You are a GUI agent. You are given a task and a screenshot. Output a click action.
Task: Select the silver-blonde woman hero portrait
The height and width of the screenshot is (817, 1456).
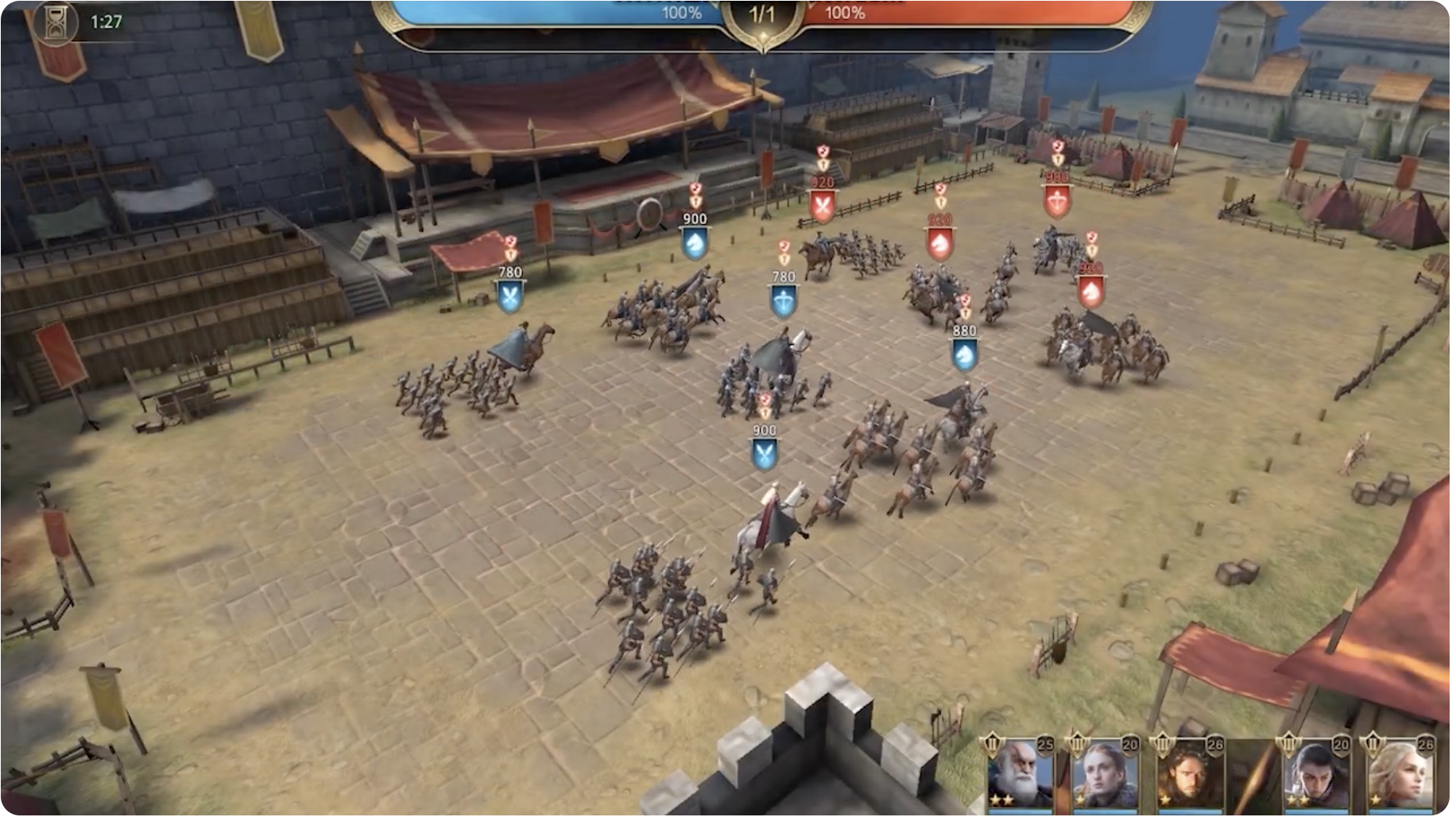pyautogui.click(x=1402, y=775)
